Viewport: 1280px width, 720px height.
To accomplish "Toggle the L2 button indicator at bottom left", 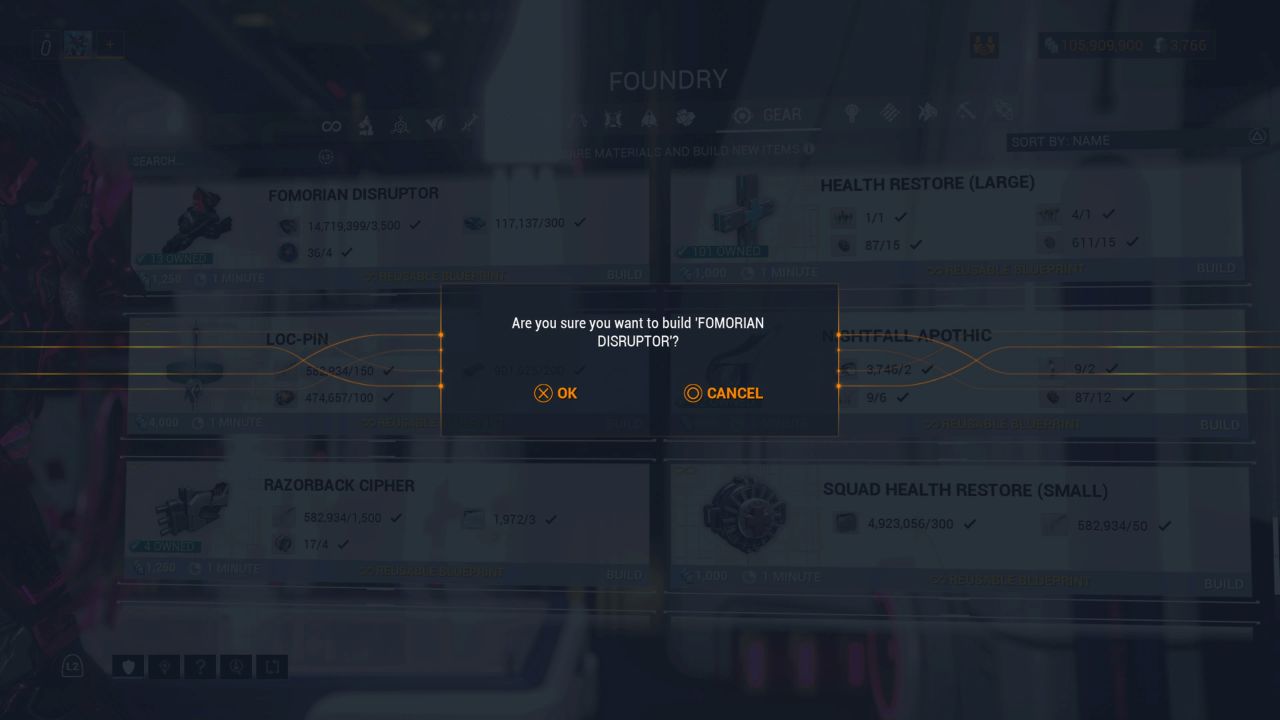I will point(71,665).
